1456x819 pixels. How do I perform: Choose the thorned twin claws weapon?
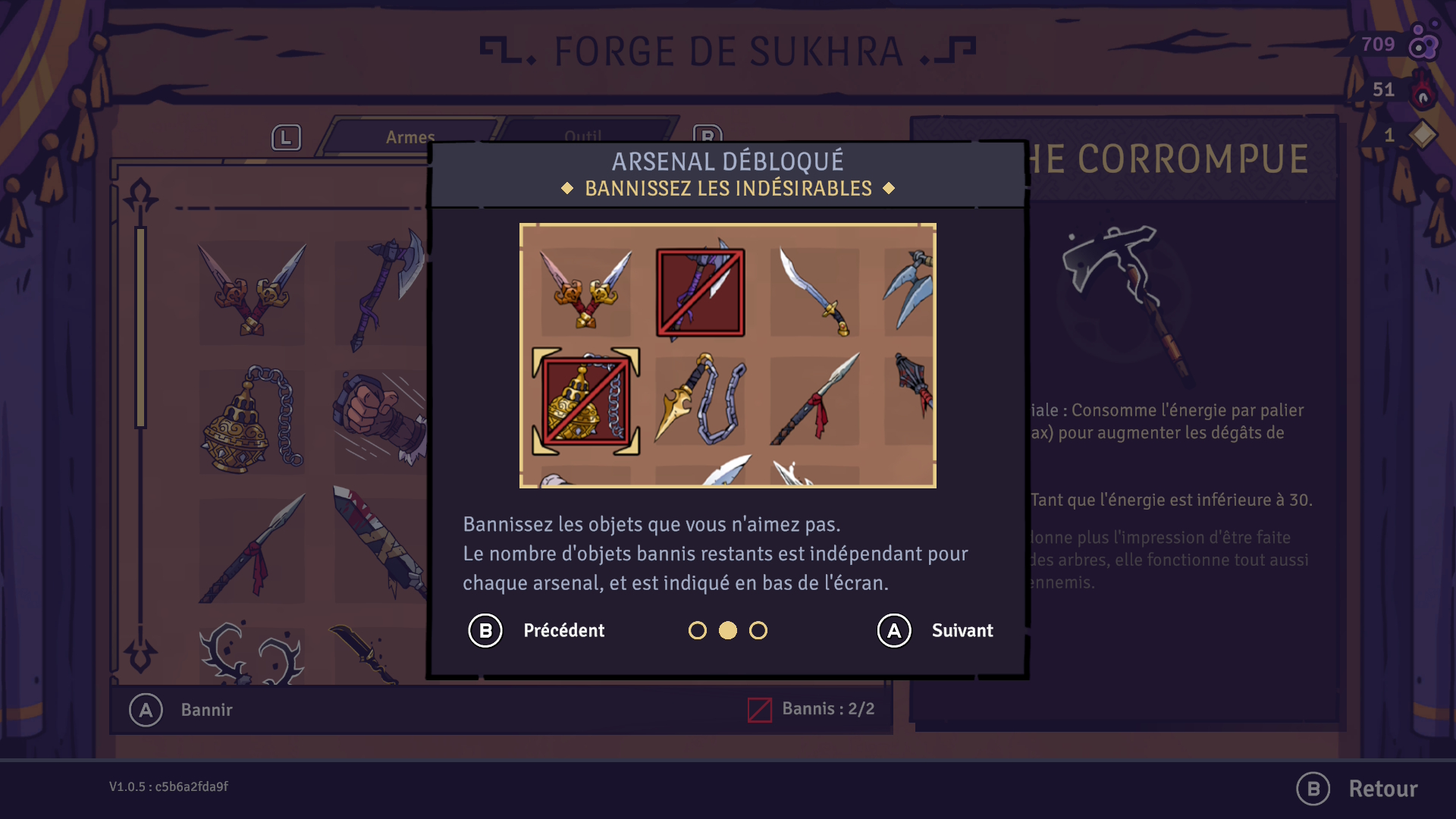[x=250, y=654]
